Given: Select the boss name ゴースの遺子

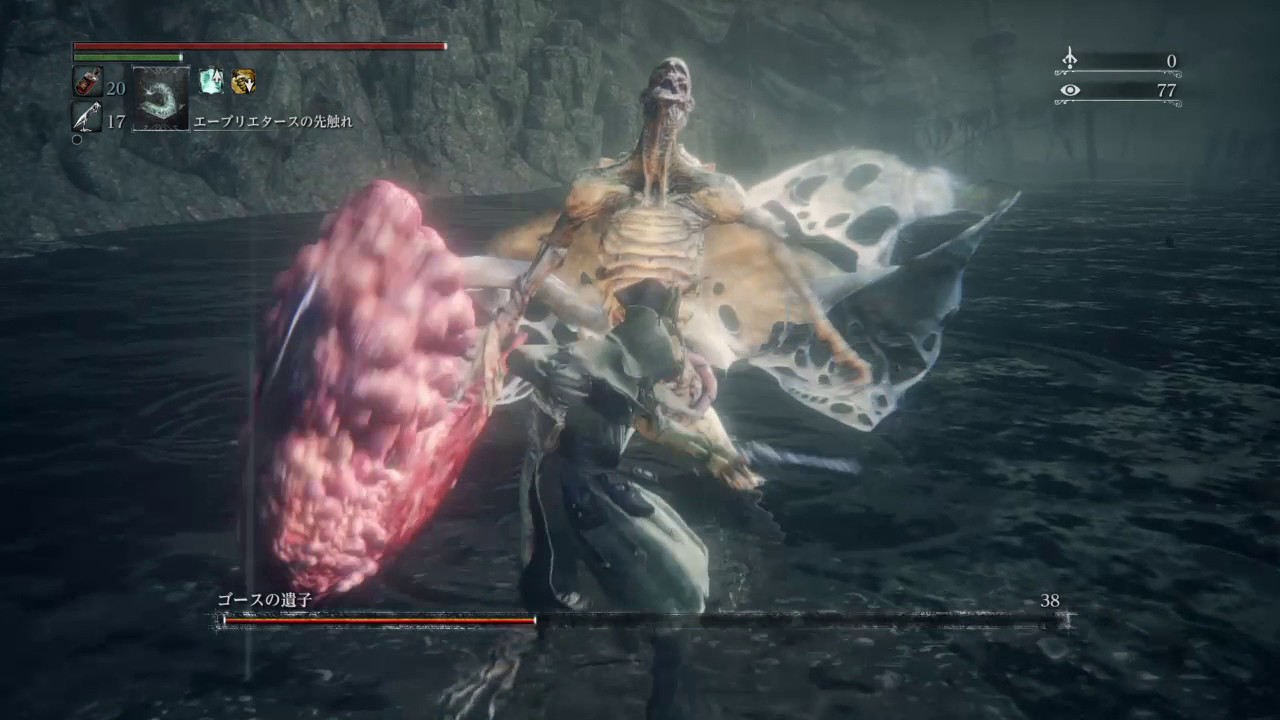Looking at the screenshot, I should tap(266, 600).
